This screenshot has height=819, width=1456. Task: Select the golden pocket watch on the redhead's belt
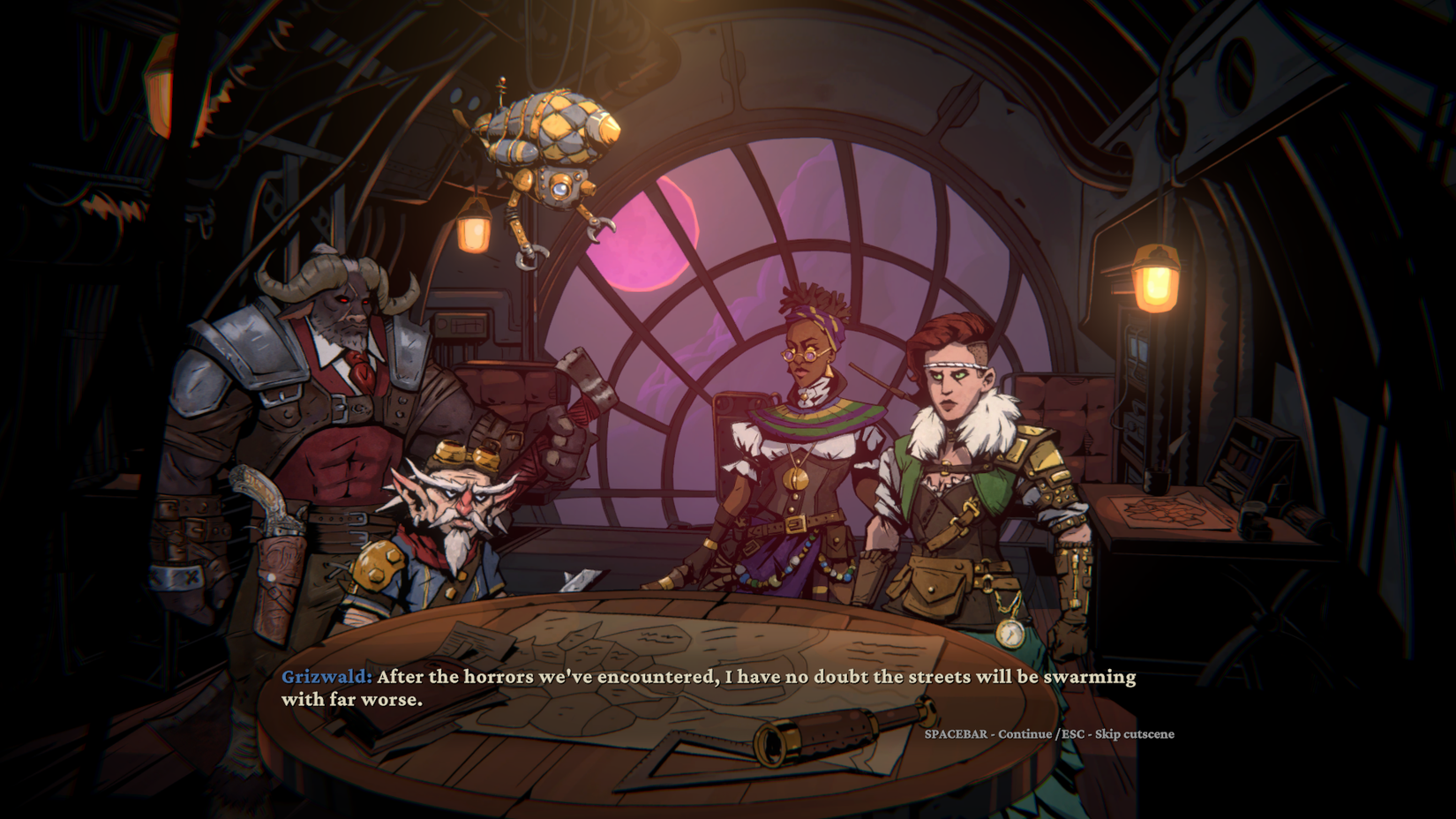1010,634
